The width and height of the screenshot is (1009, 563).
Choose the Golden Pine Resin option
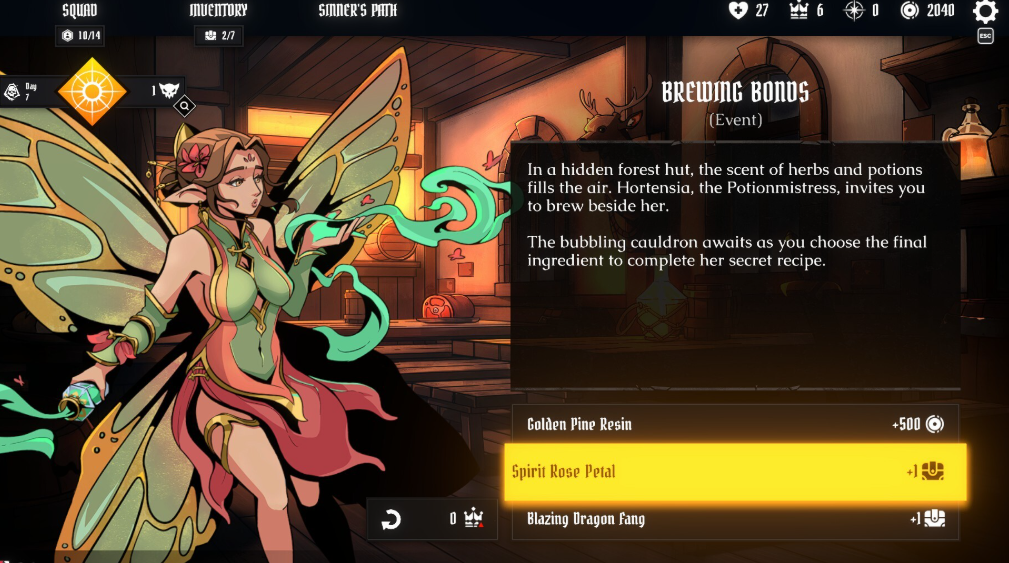click(x=735, y=424)
